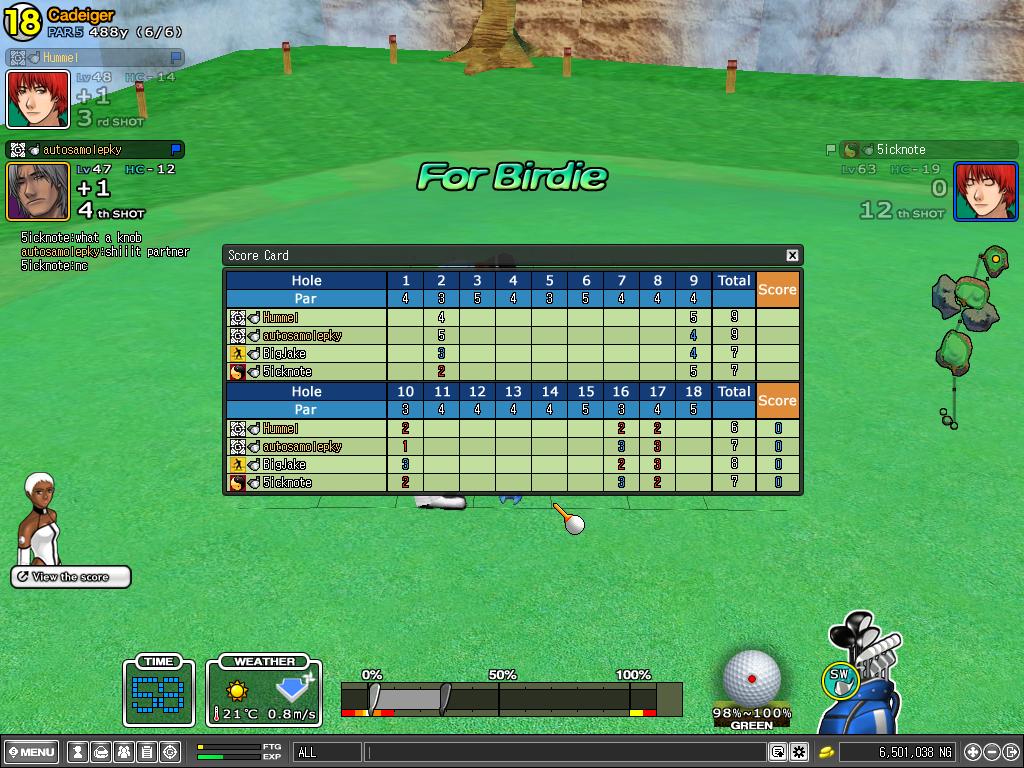Close the Score Card window

[792, 255]
